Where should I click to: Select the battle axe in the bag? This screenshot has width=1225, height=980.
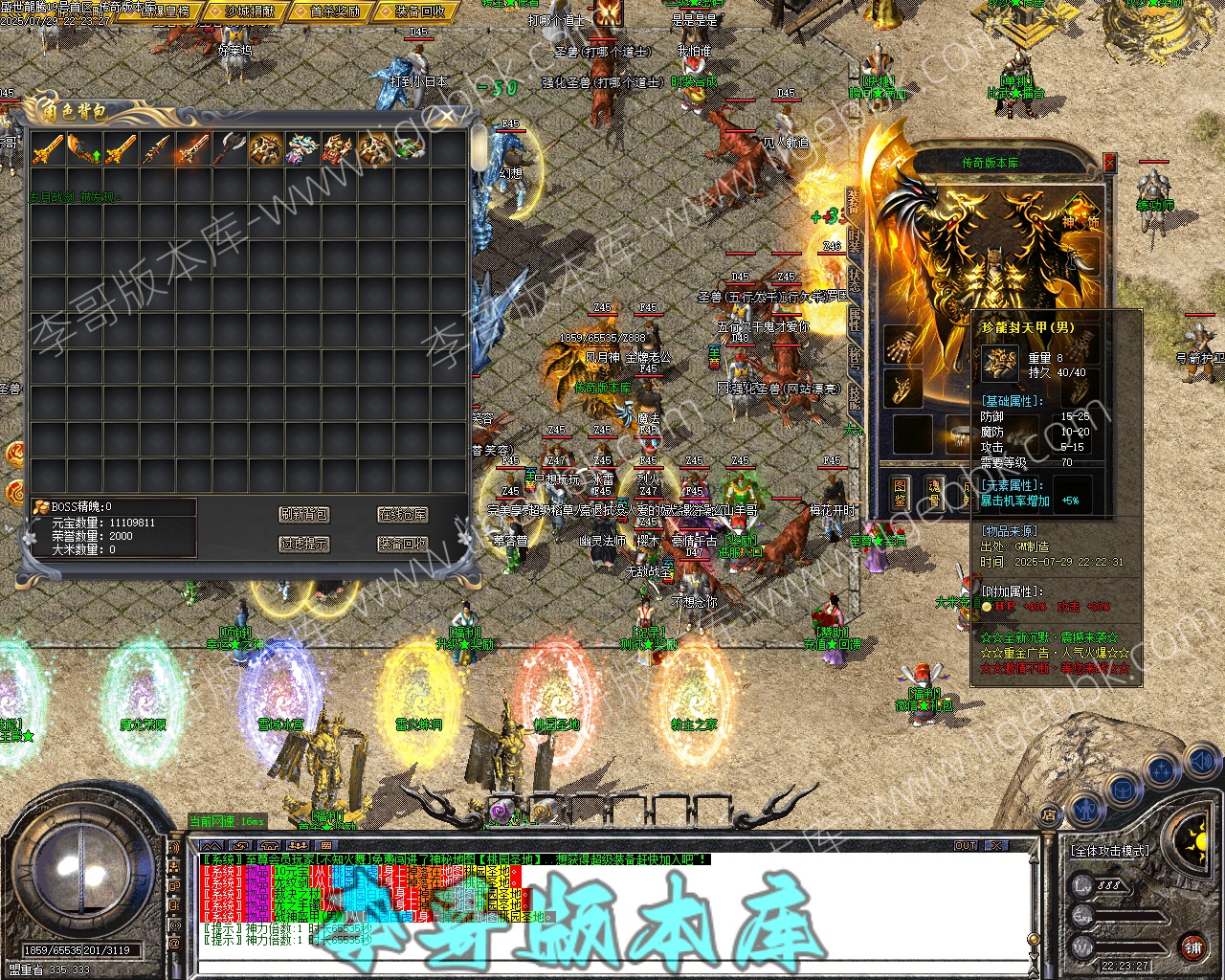coord(230,148)
